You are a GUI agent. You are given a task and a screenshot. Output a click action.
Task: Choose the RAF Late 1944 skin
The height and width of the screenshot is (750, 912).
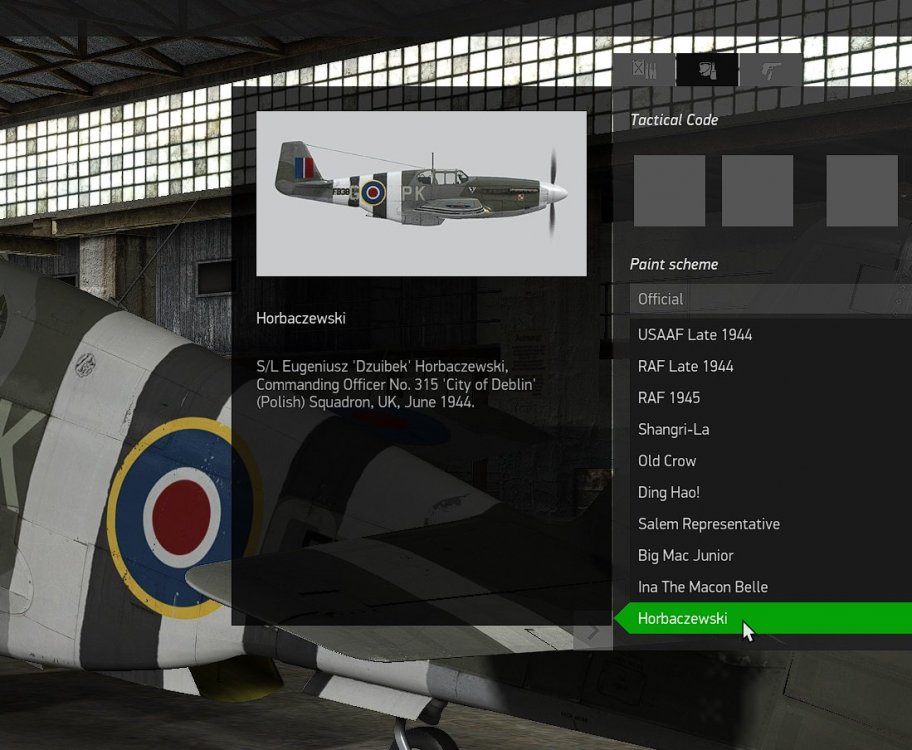click(x=686, y=366)
